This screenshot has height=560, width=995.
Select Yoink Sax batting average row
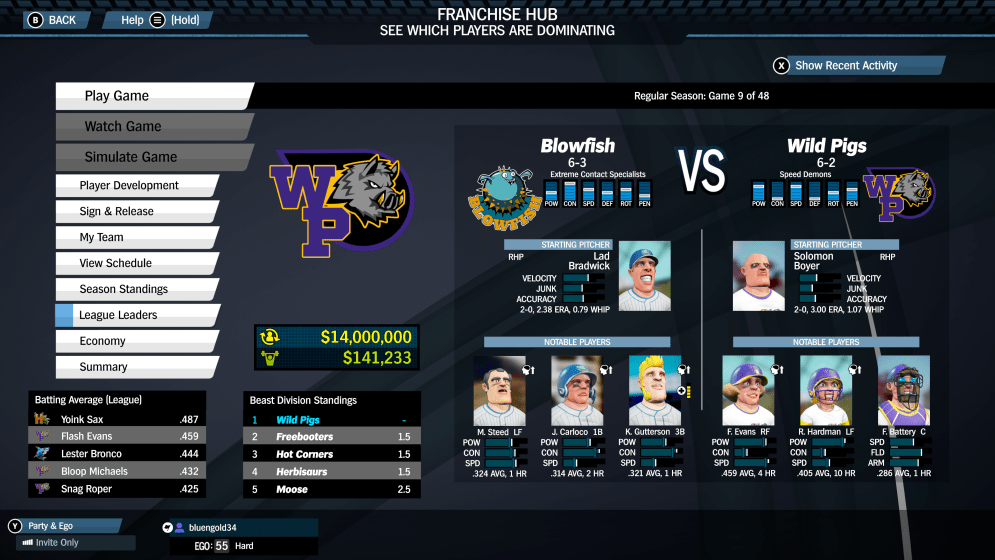(117, 419)
